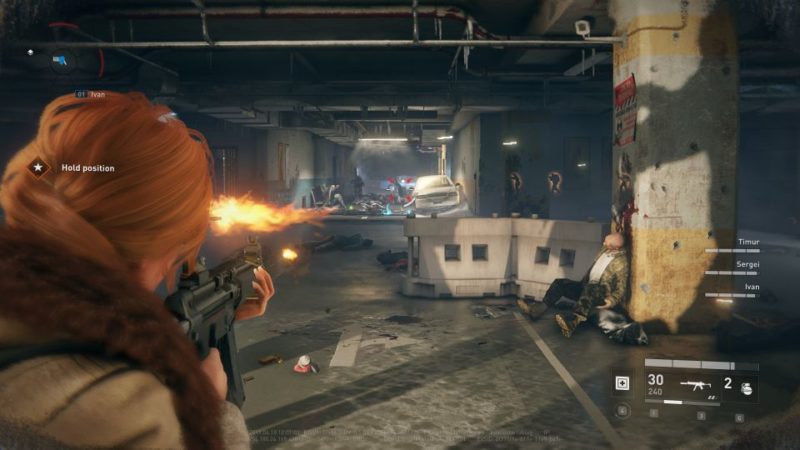
Task: Click the blue pistol icon in the round badge
Action: [62, 59]
